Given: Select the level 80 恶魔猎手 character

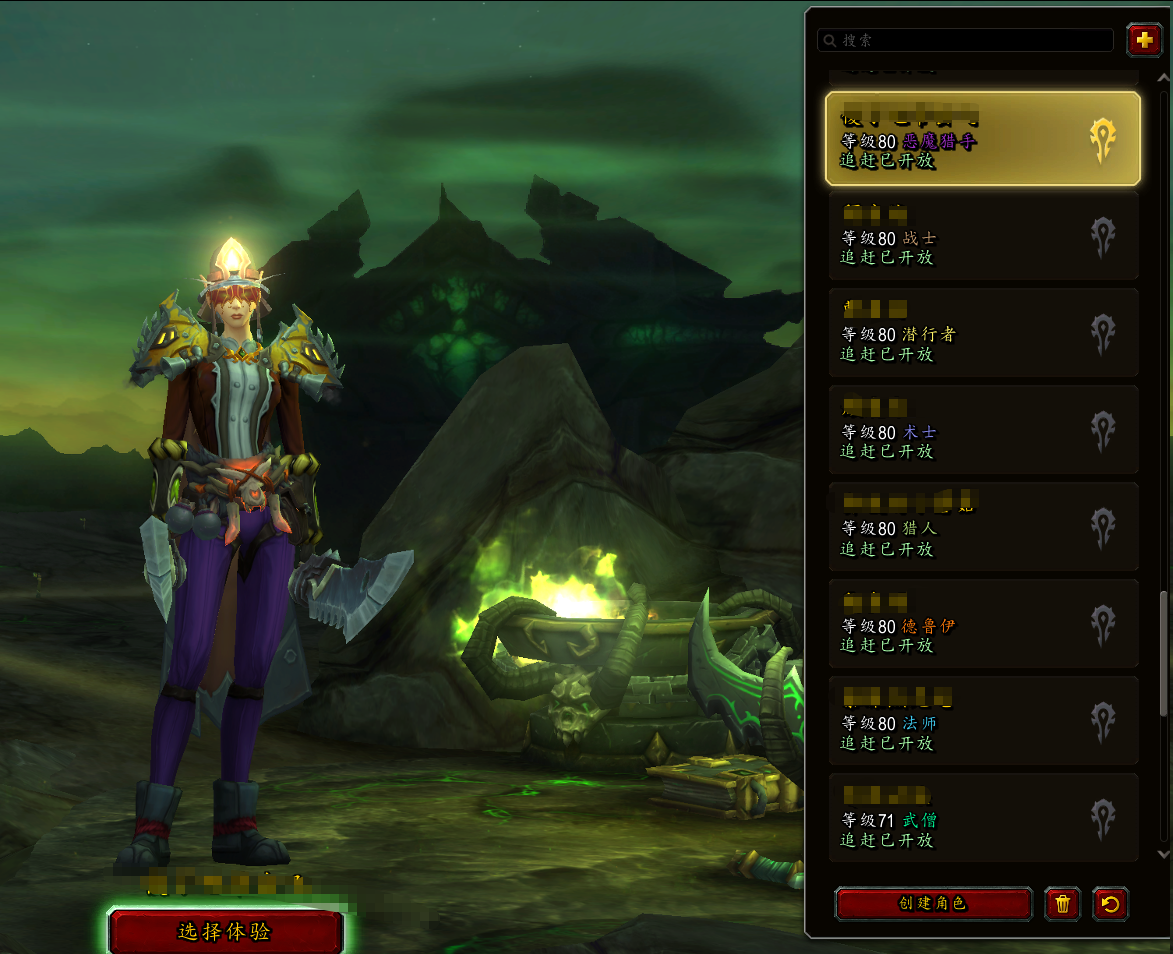Looking at the screenshot, I should (982, 139).
